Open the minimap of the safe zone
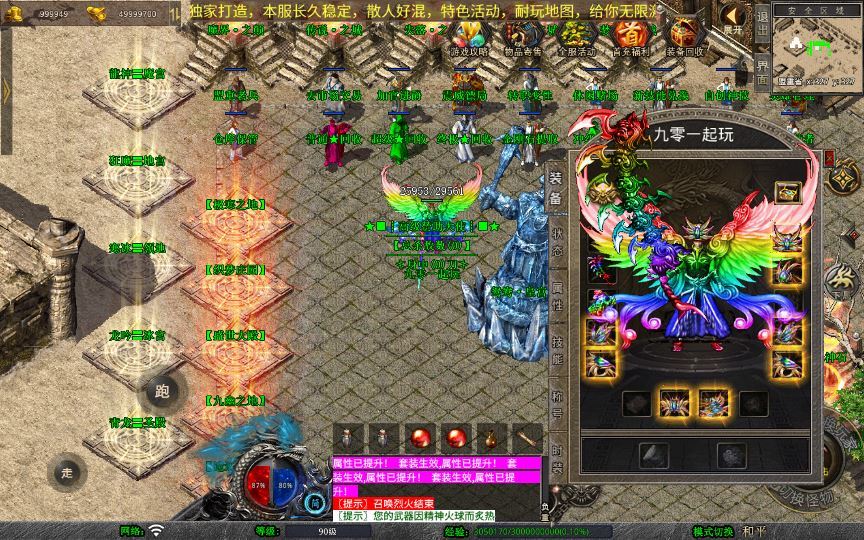This screenshot has width=864, height=540. [817, 48]
